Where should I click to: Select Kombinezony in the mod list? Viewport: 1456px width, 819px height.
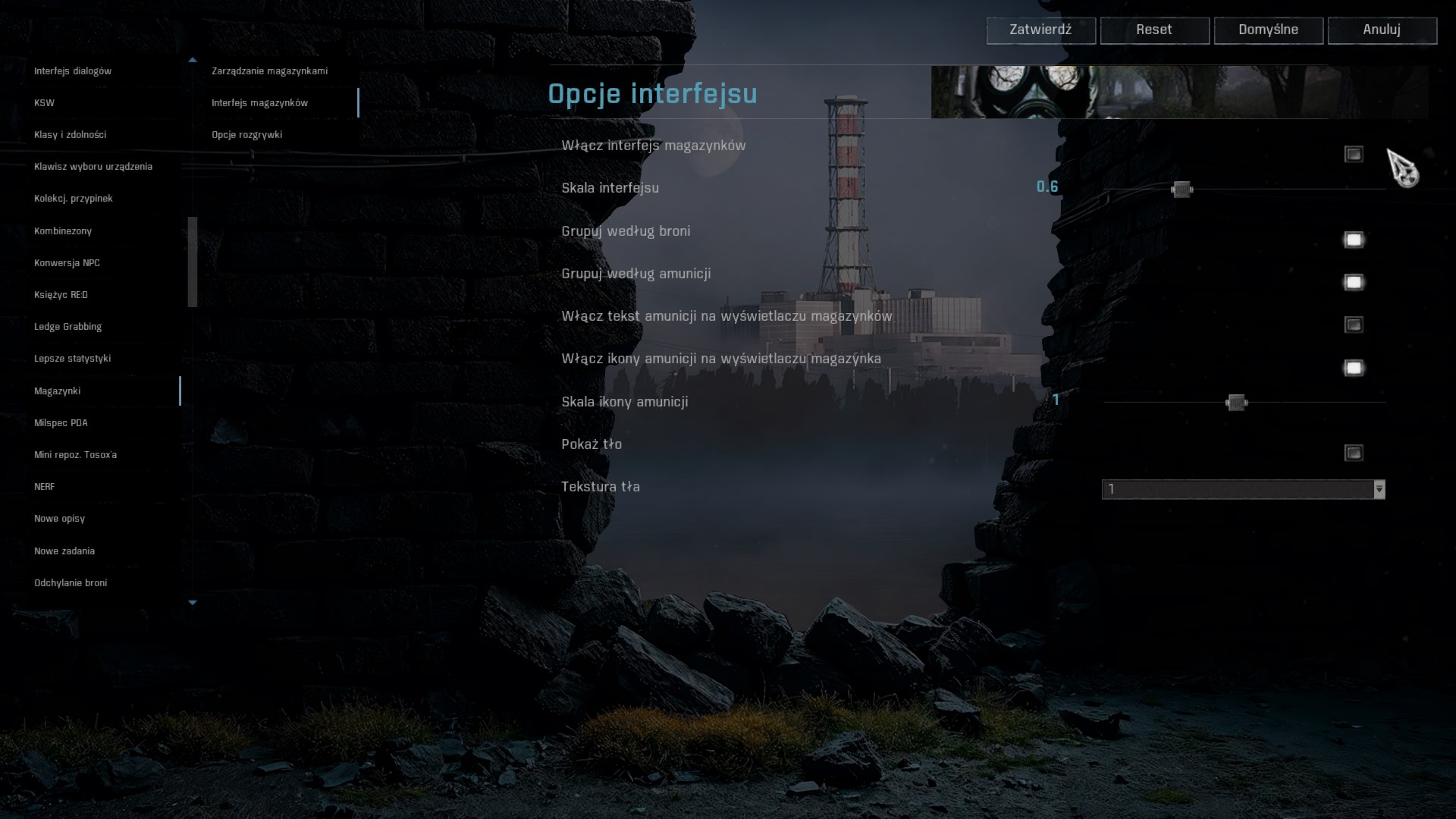tap(63, 231)
